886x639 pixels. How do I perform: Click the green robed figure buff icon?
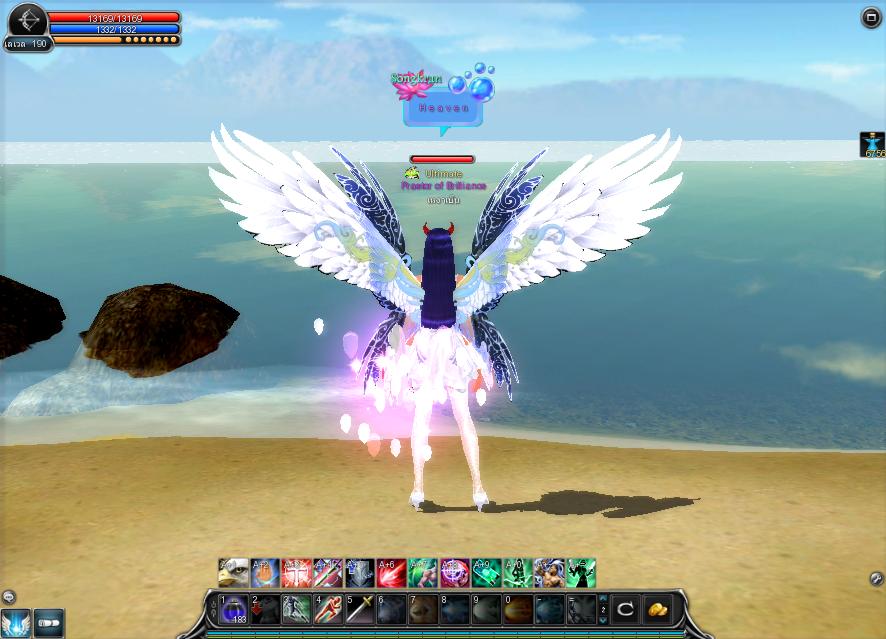(581, 573)
